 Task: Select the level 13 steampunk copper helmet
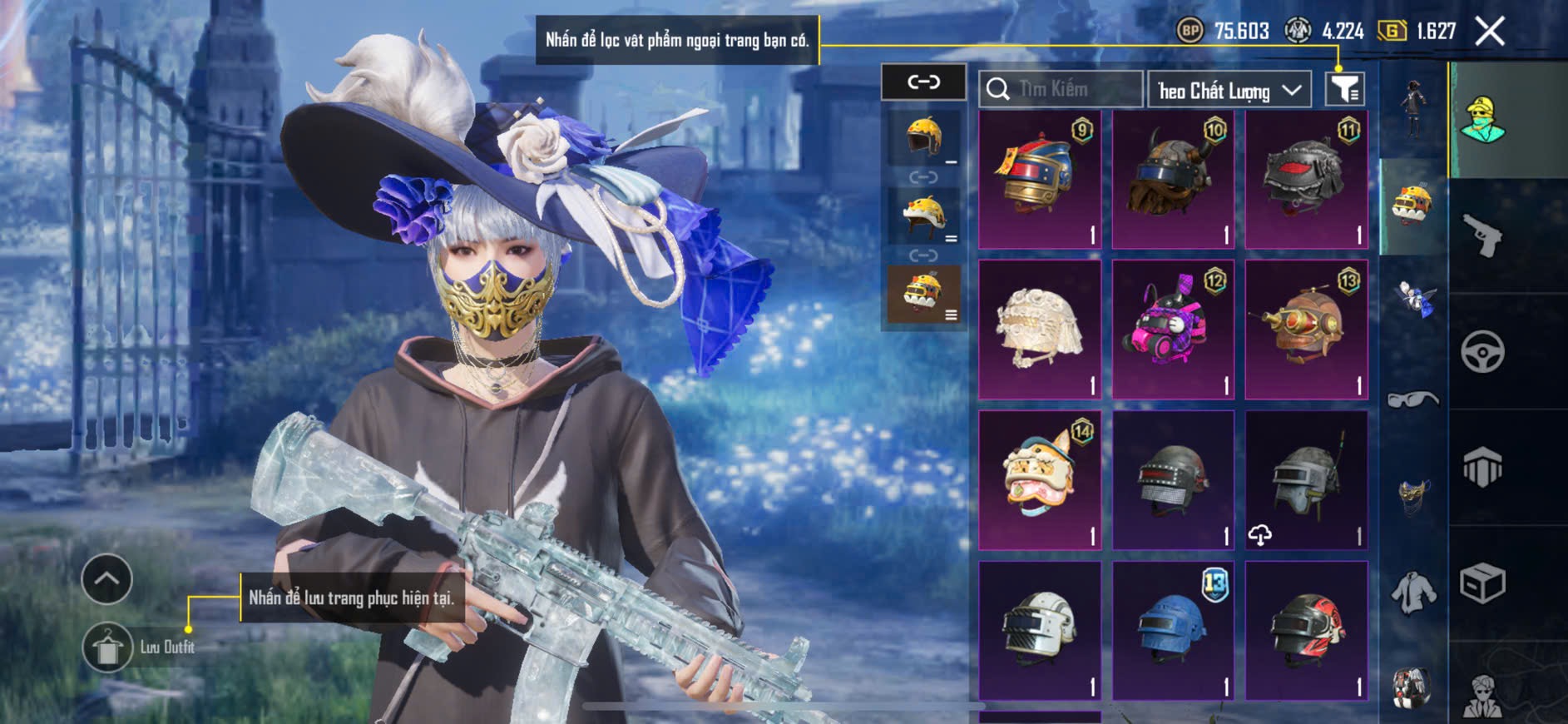pyautogui.click(x=1306, y=330)
